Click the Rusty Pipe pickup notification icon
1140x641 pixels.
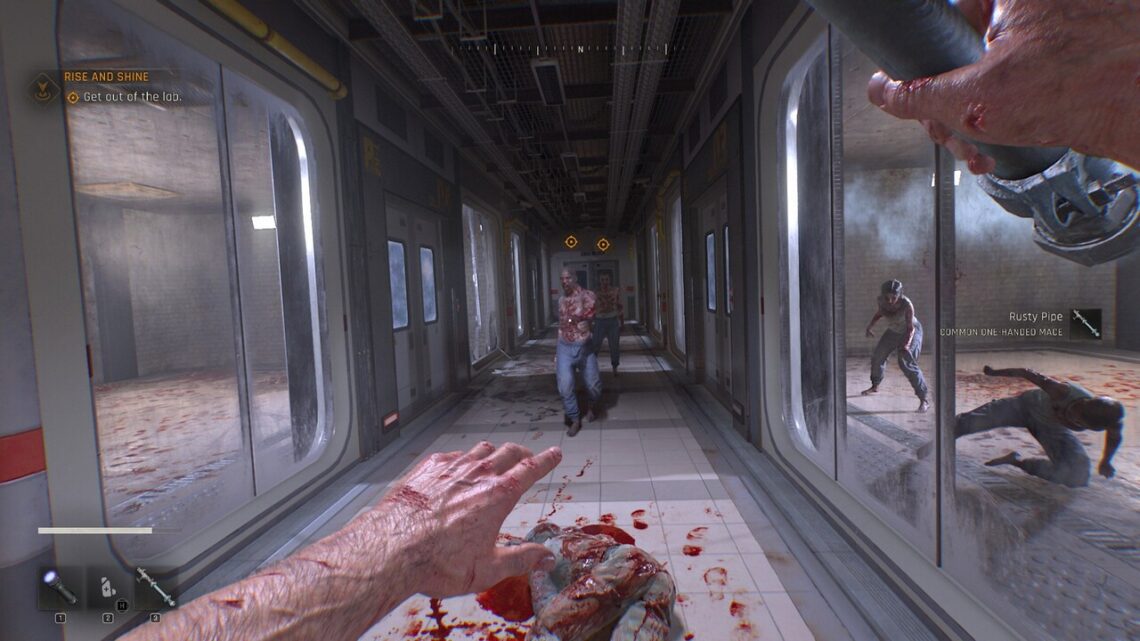1085,323
